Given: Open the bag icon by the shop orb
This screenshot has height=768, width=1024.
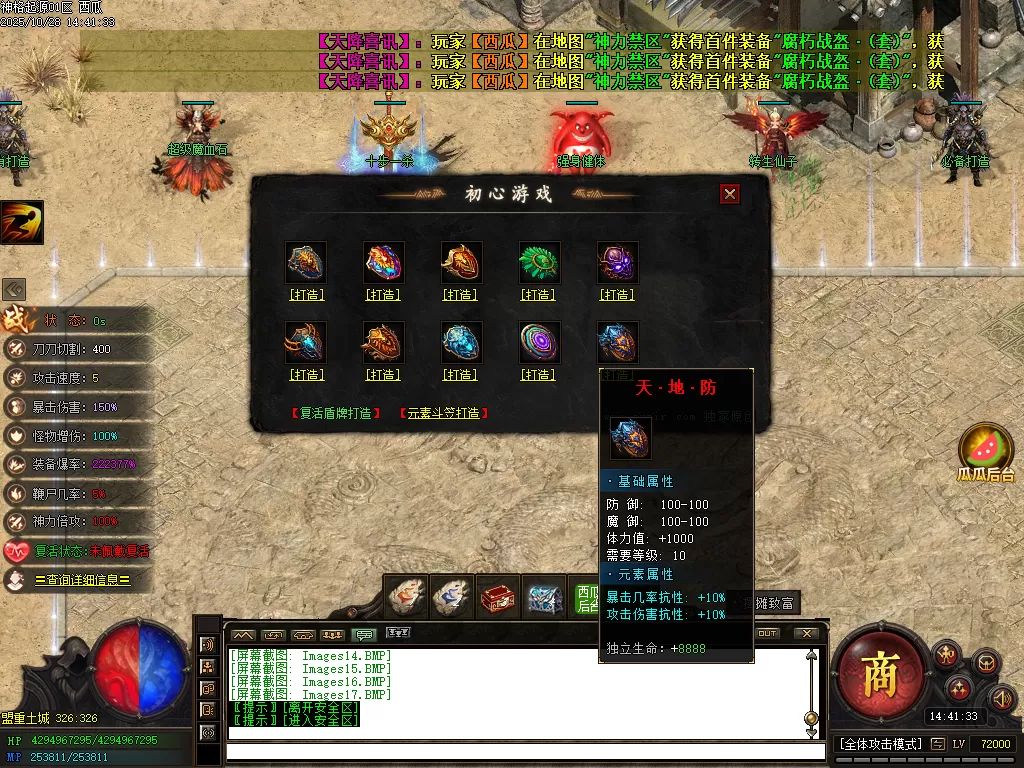Looking at the screenshot, I should (x=986, y=662).
